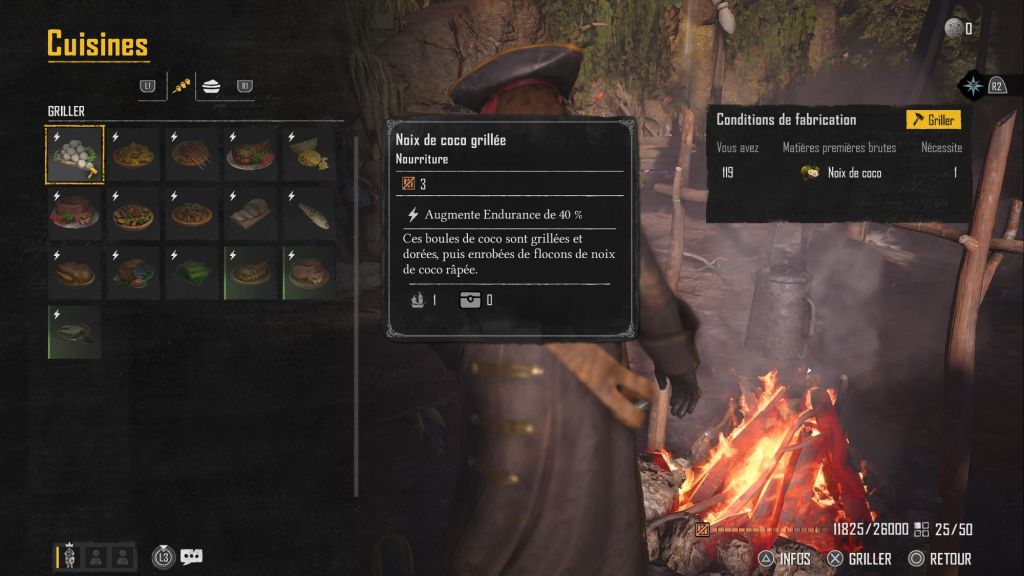Open the compass icon at top right

click(972, 85)
